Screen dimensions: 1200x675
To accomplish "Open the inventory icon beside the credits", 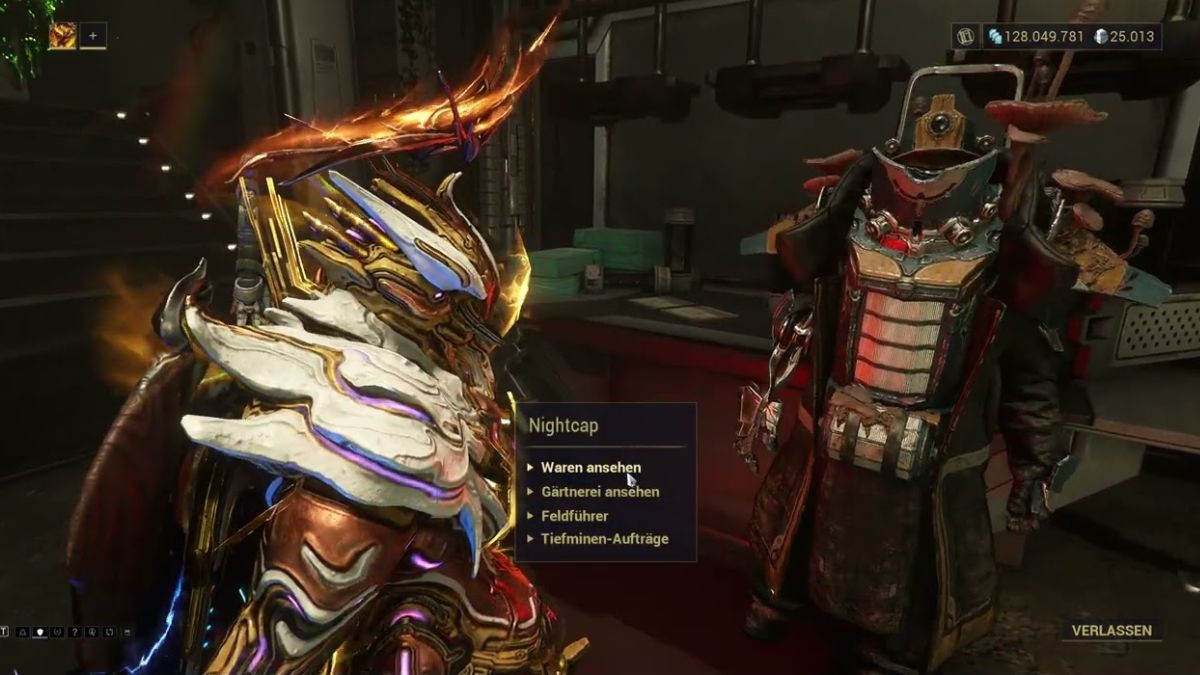I will point(965,37).
